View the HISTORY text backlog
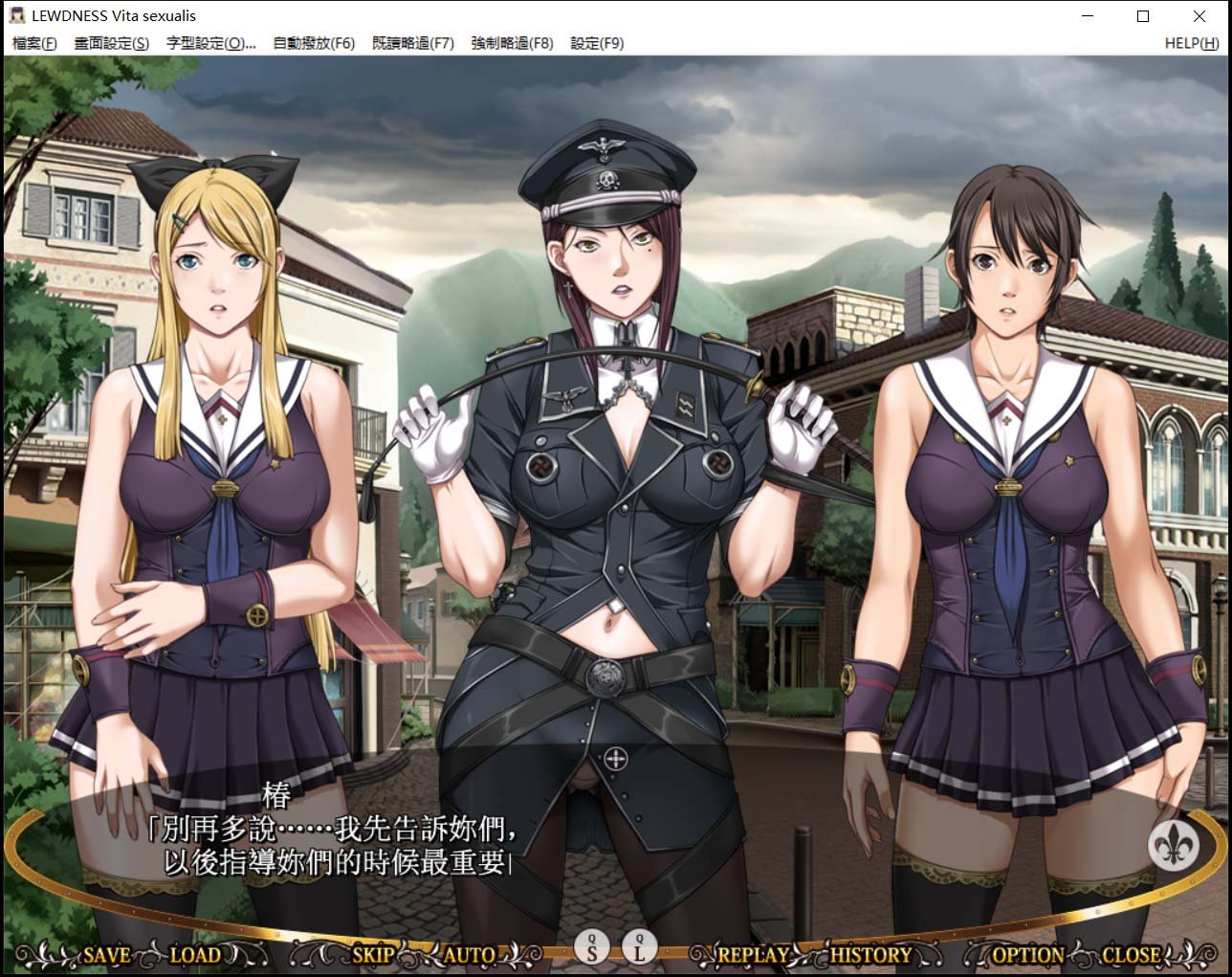The image size is (1232, 977). (871, 955)
